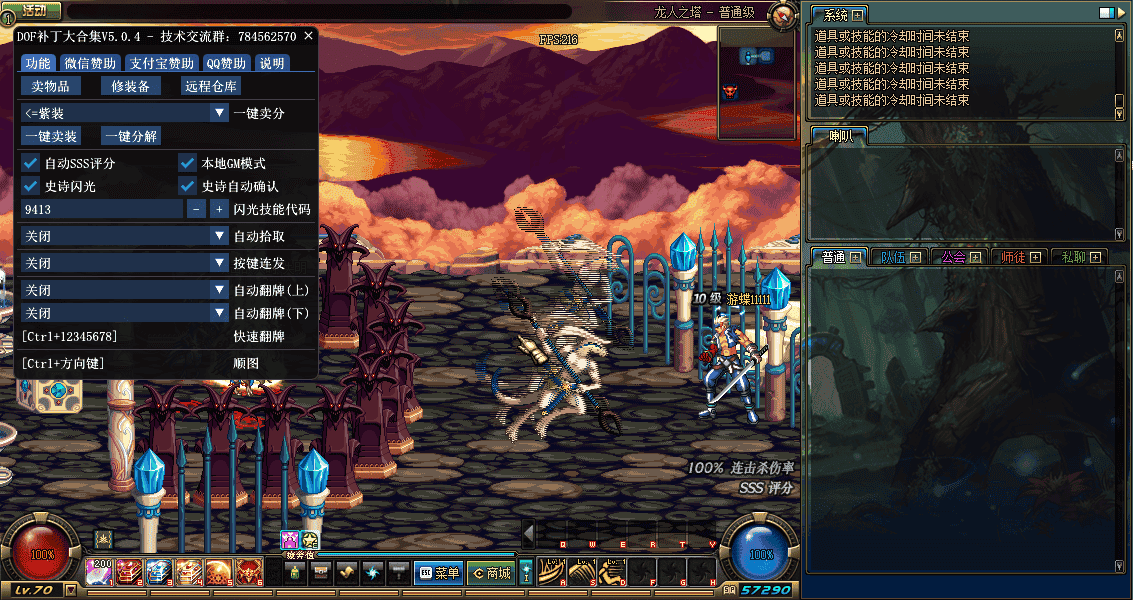Toggle the 本地GM模式 checkbox
The height and width of the screenshot is (600, 1133).
point(188,163)
